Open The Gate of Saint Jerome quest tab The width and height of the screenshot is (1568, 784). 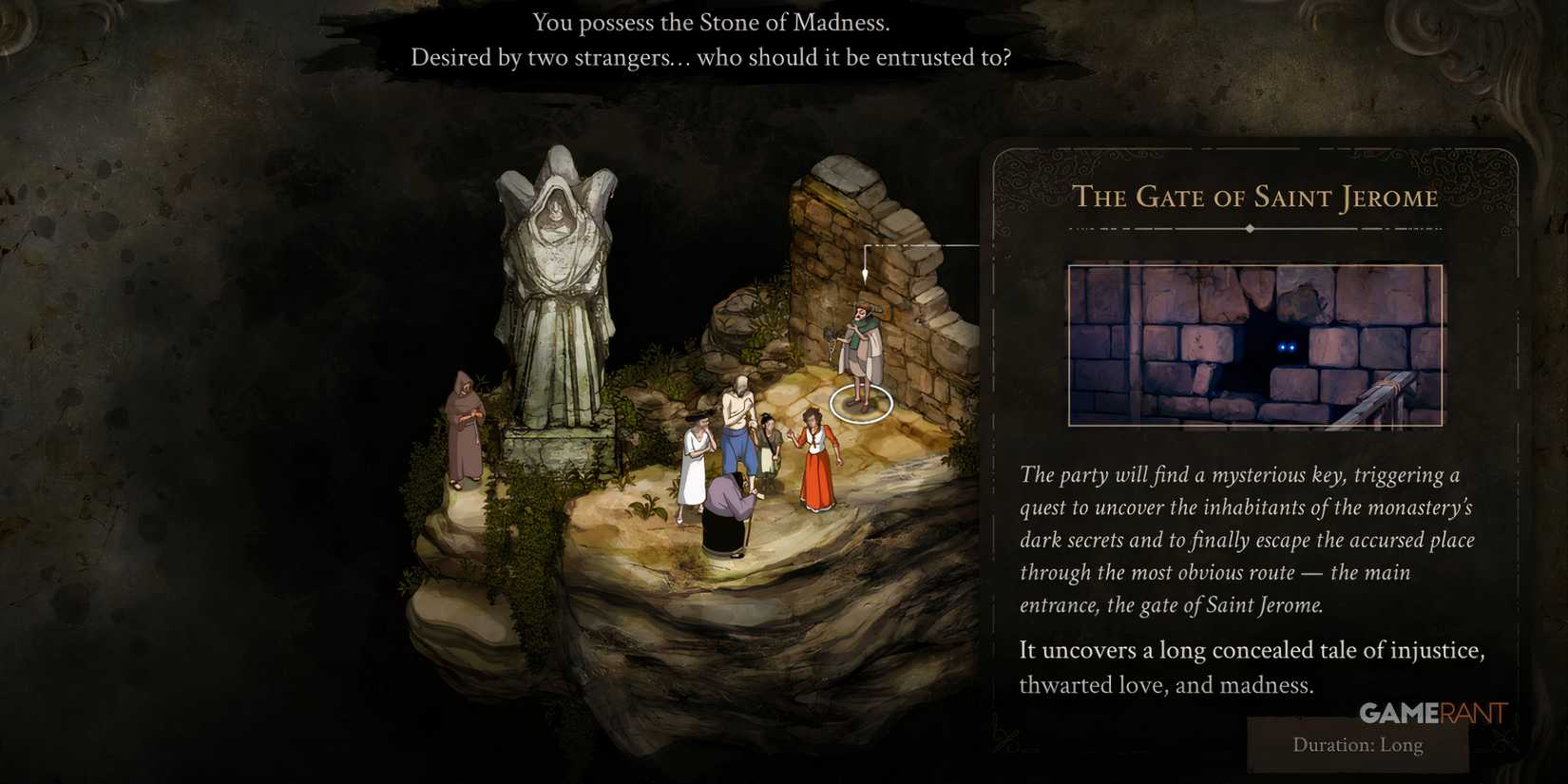click(1256, 198)
